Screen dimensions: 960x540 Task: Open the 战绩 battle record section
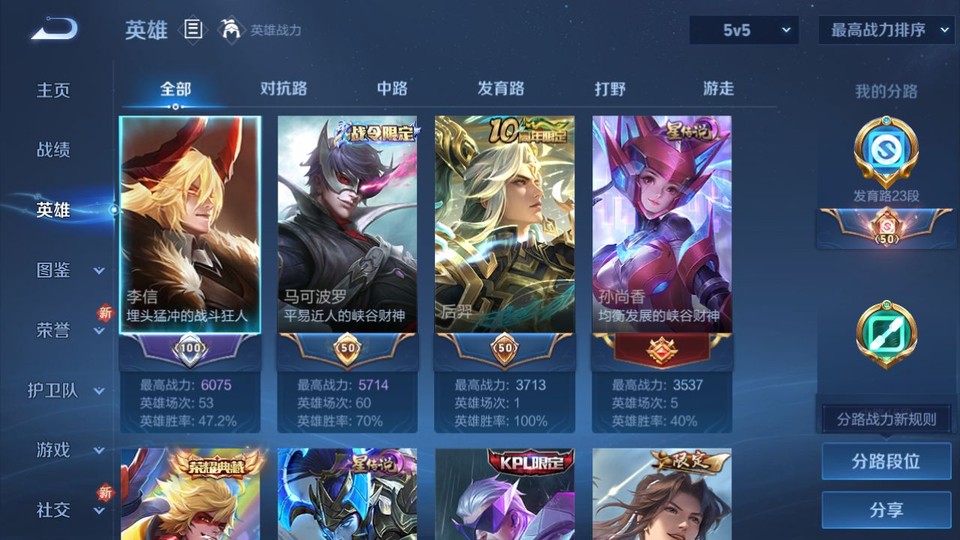click(54, 150)
